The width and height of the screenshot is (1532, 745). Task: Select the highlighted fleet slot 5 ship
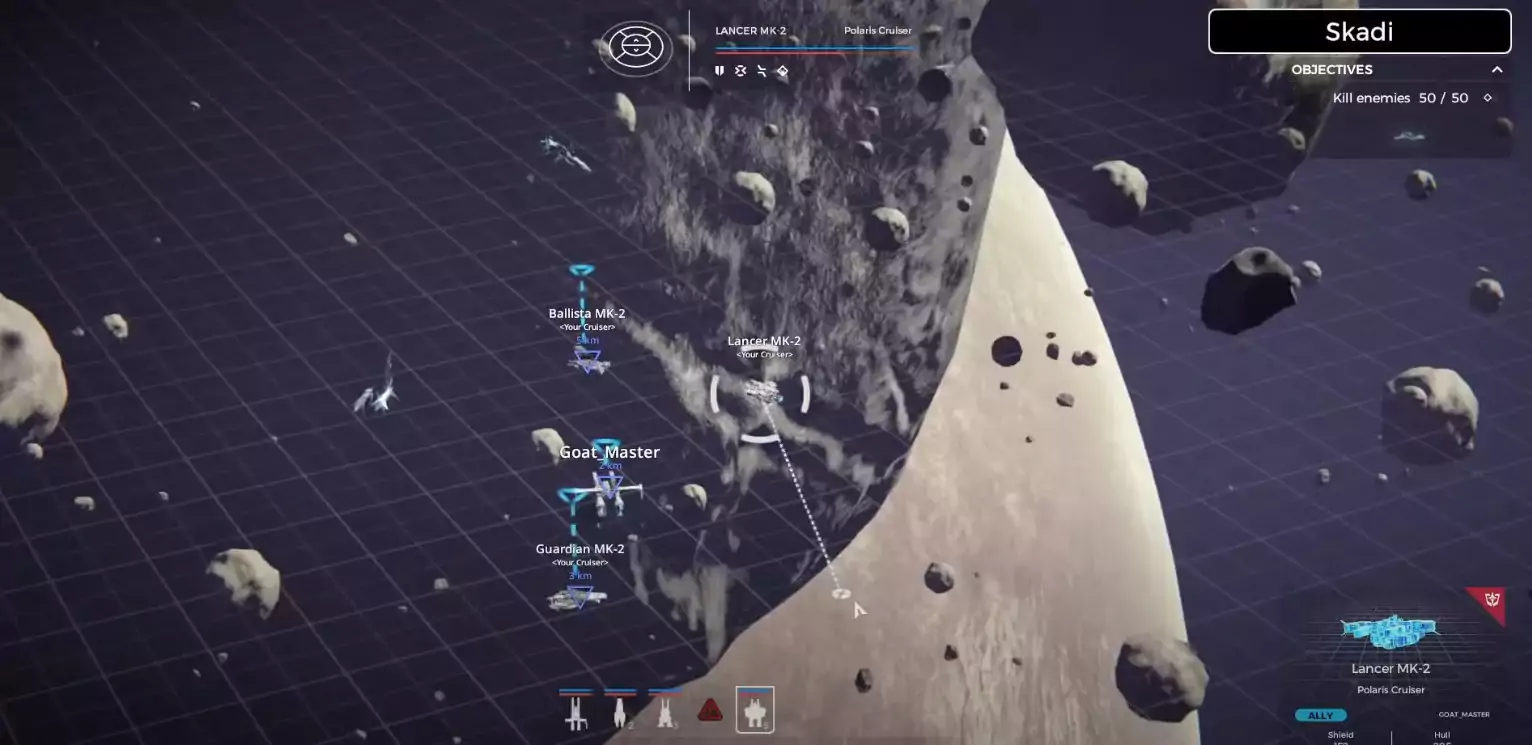(x=755, y=711)
